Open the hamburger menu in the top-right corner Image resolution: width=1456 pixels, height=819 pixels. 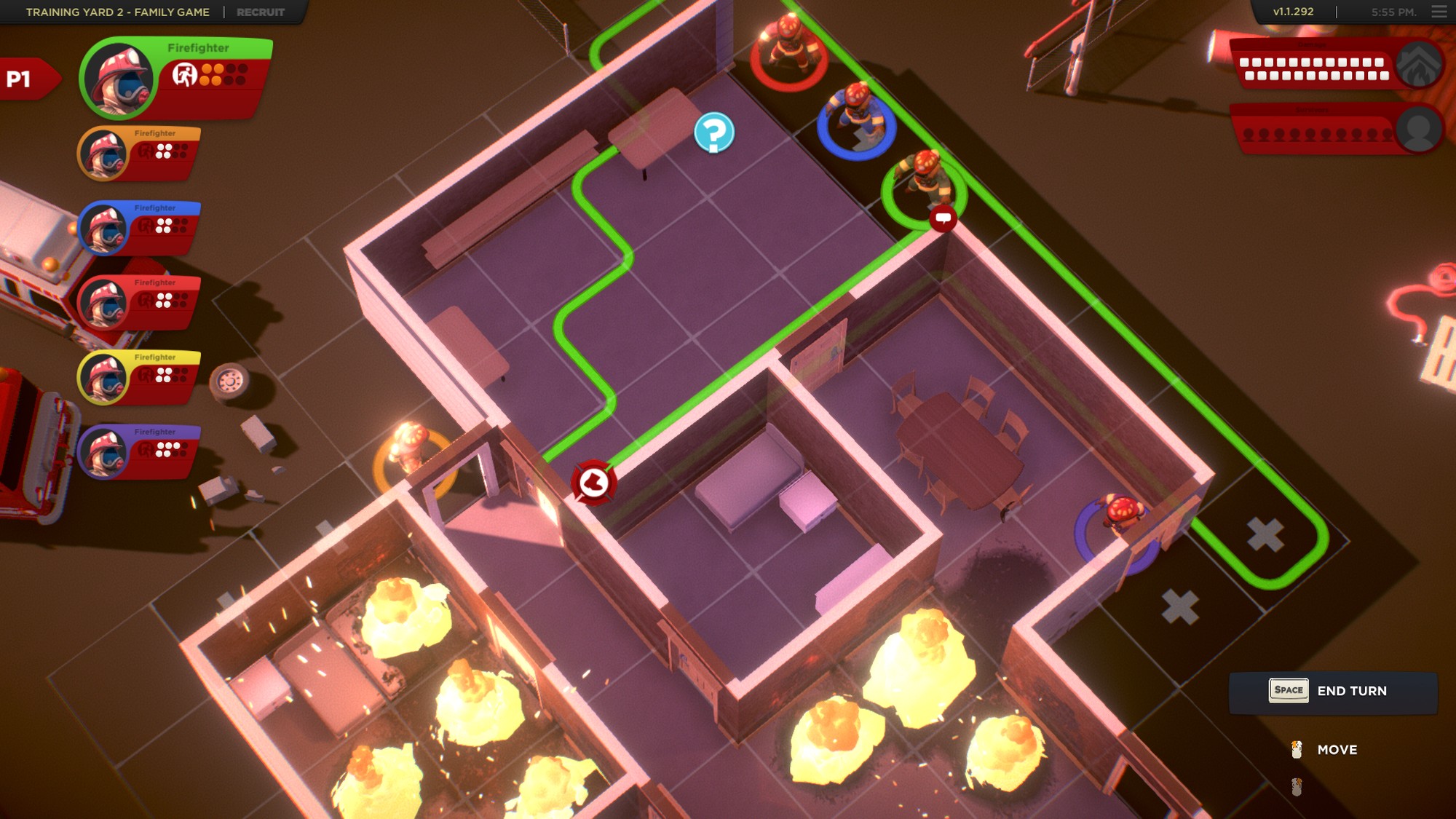click(1438, 12)
